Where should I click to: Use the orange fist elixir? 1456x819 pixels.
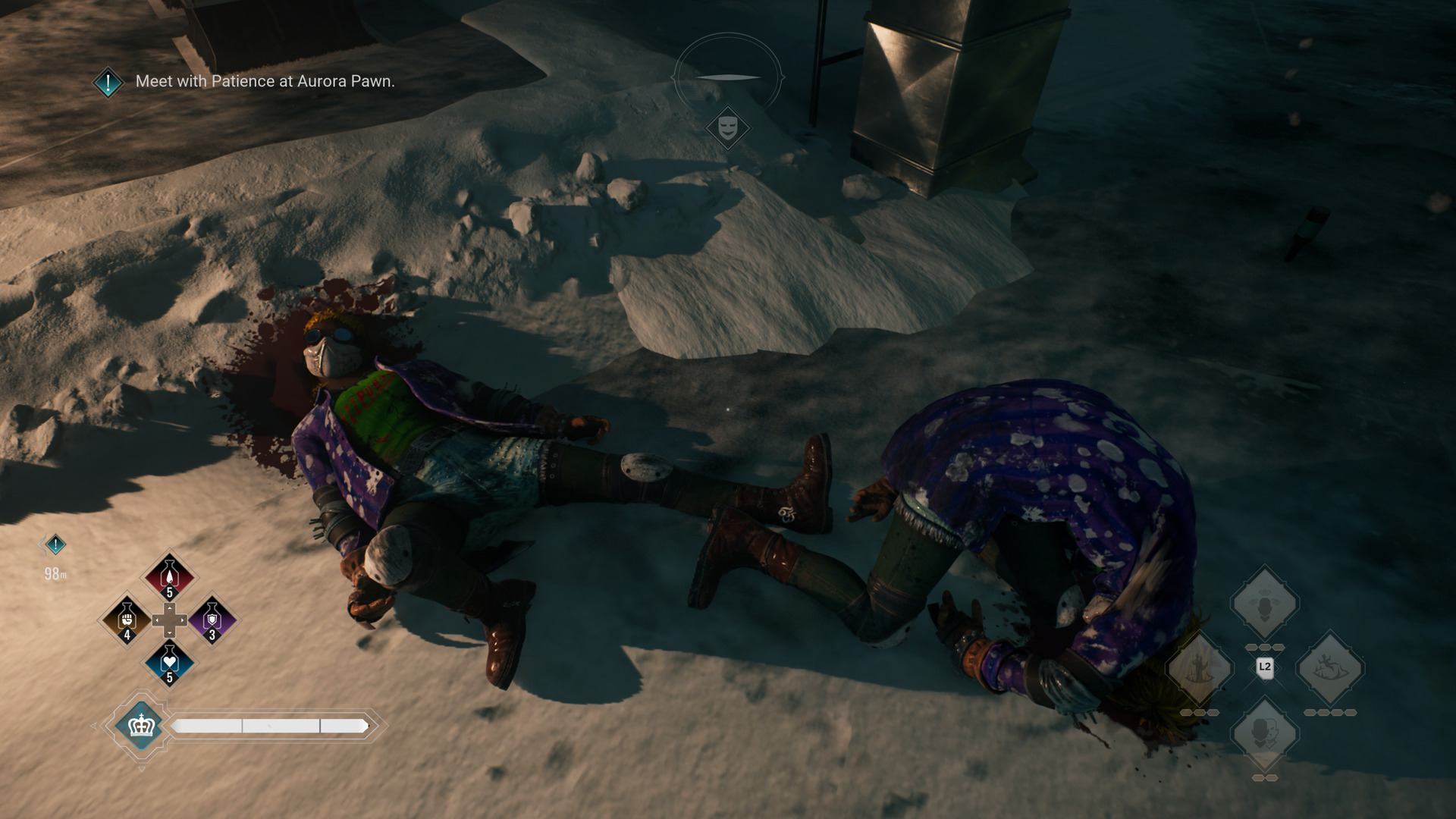(127, 620)
